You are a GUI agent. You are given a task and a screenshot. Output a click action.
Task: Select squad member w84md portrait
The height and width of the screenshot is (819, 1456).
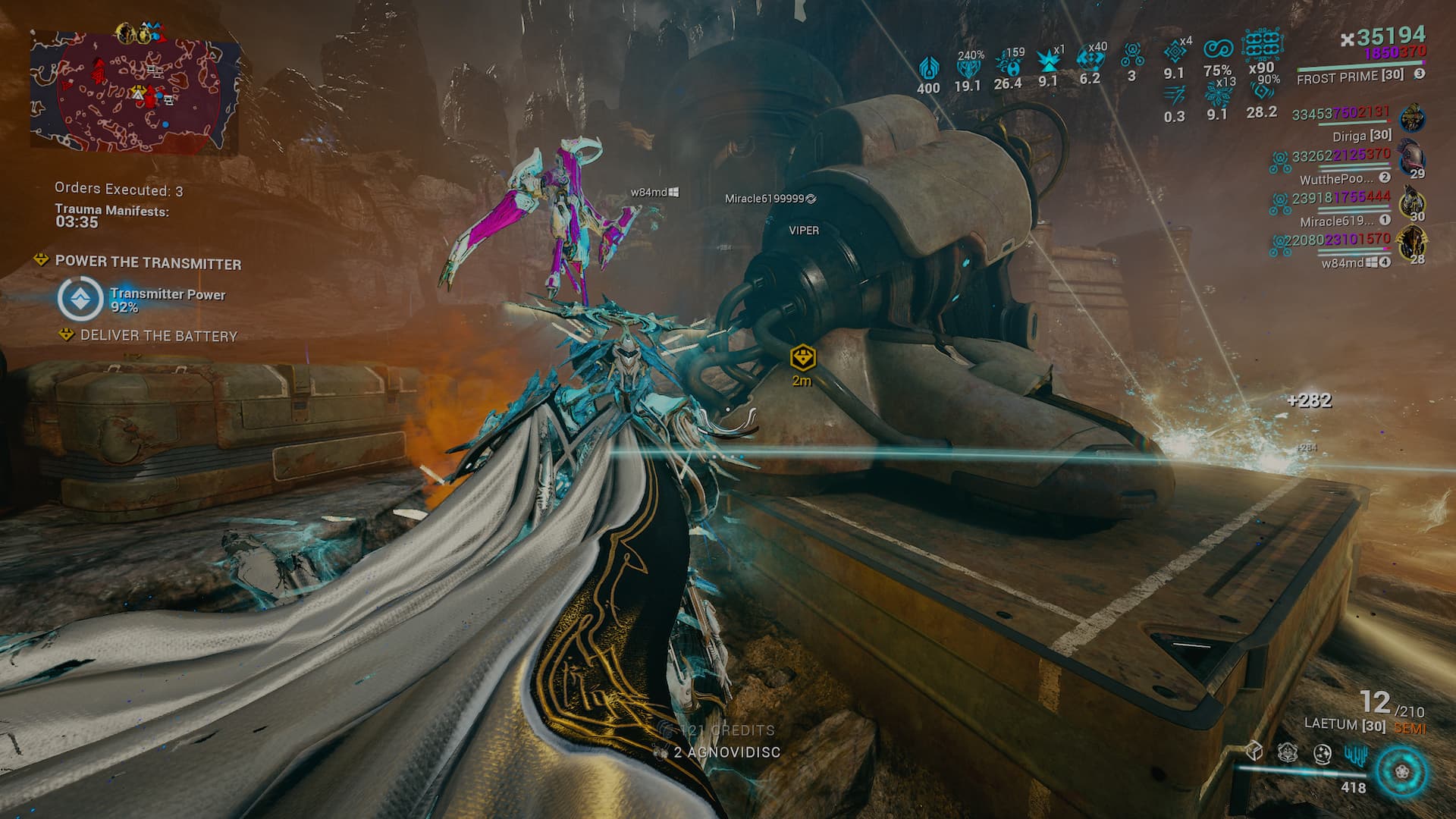point(1410,243)
